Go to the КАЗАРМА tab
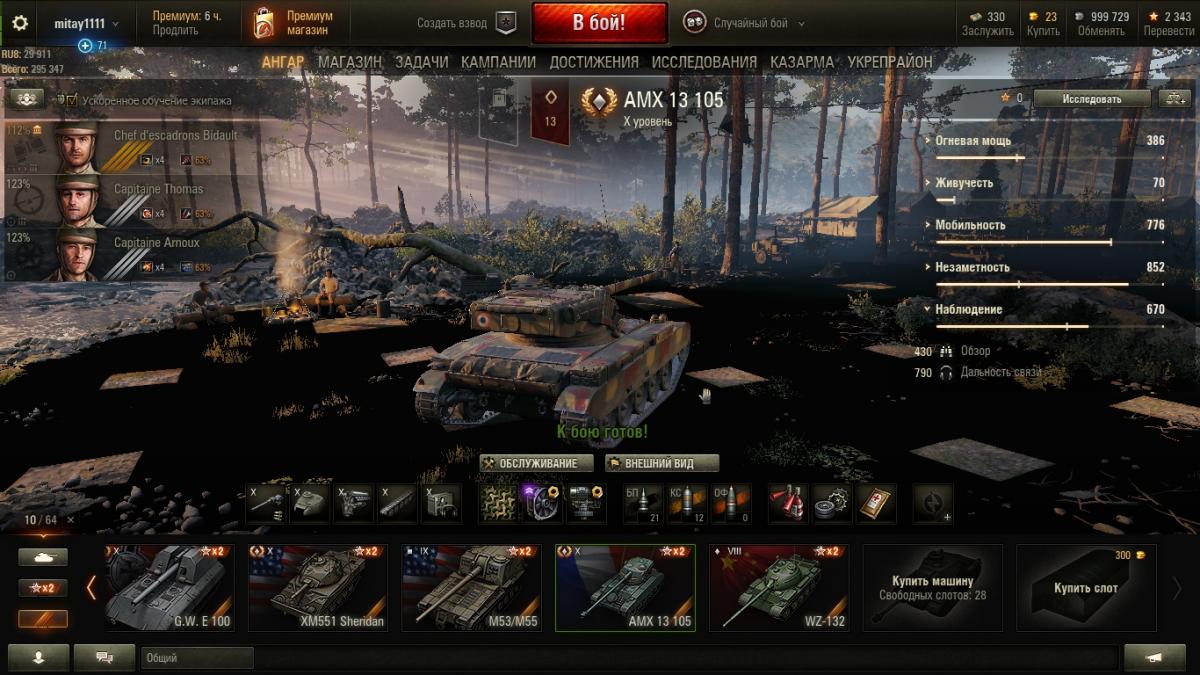Screen dimensions: 1200x675 click(x=801, y=62)
